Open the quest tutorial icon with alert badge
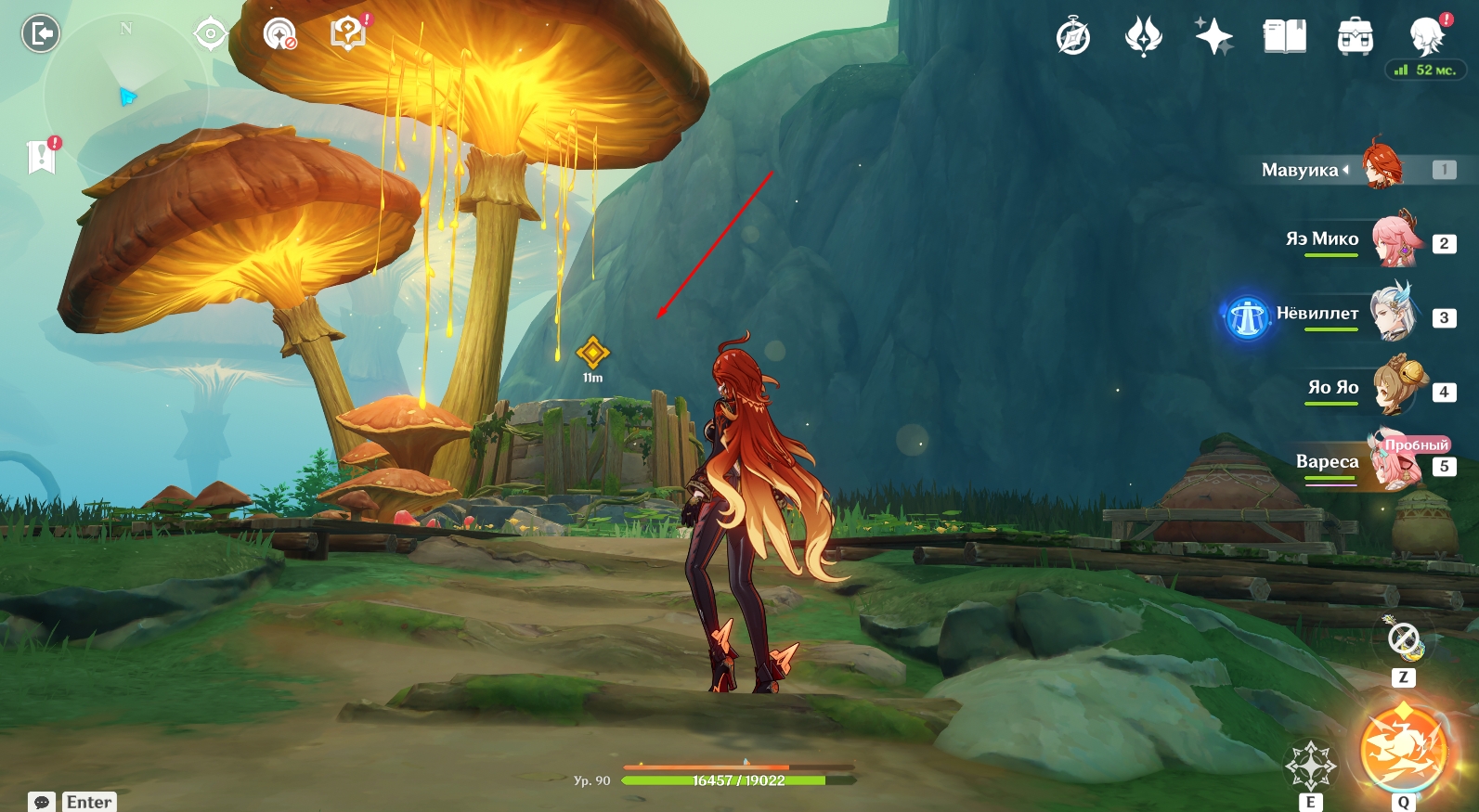Image resolution: width=1479 pixels, height=812 pixels. [348, 34]
